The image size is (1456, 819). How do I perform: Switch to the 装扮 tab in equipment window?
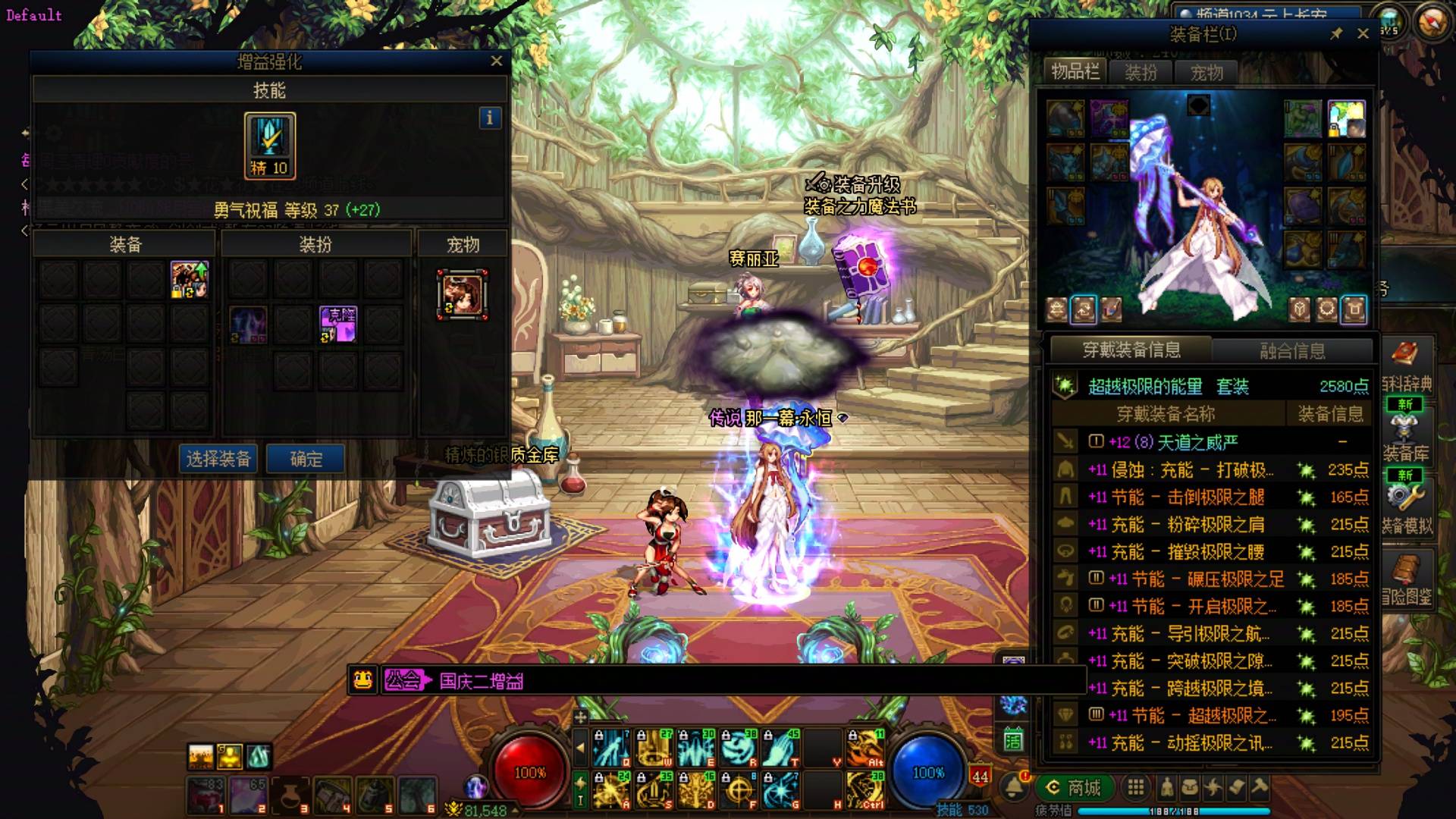tap(1141, 73)
